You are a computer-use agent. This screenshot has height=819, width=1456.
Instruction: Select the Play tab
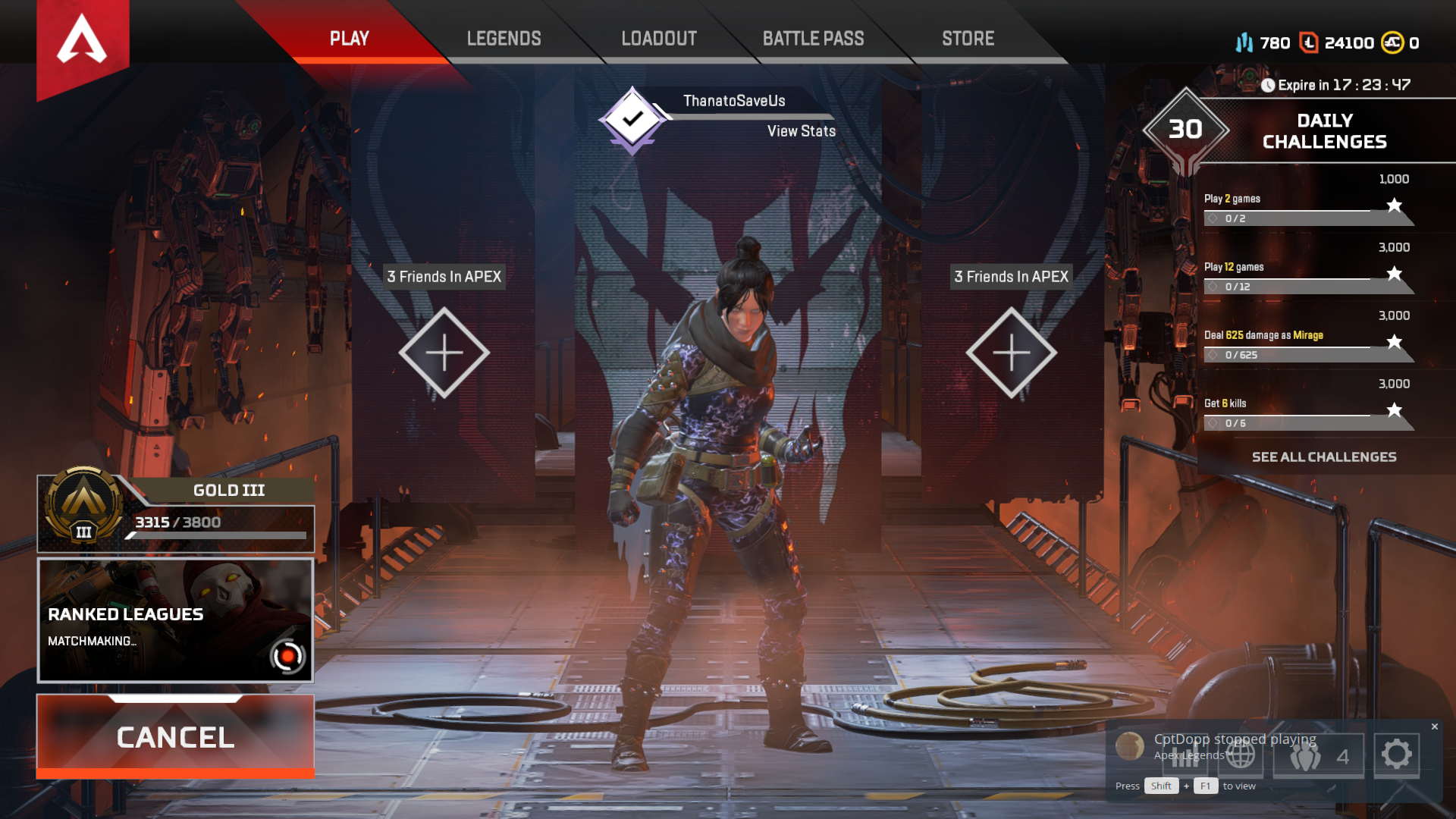349,39
